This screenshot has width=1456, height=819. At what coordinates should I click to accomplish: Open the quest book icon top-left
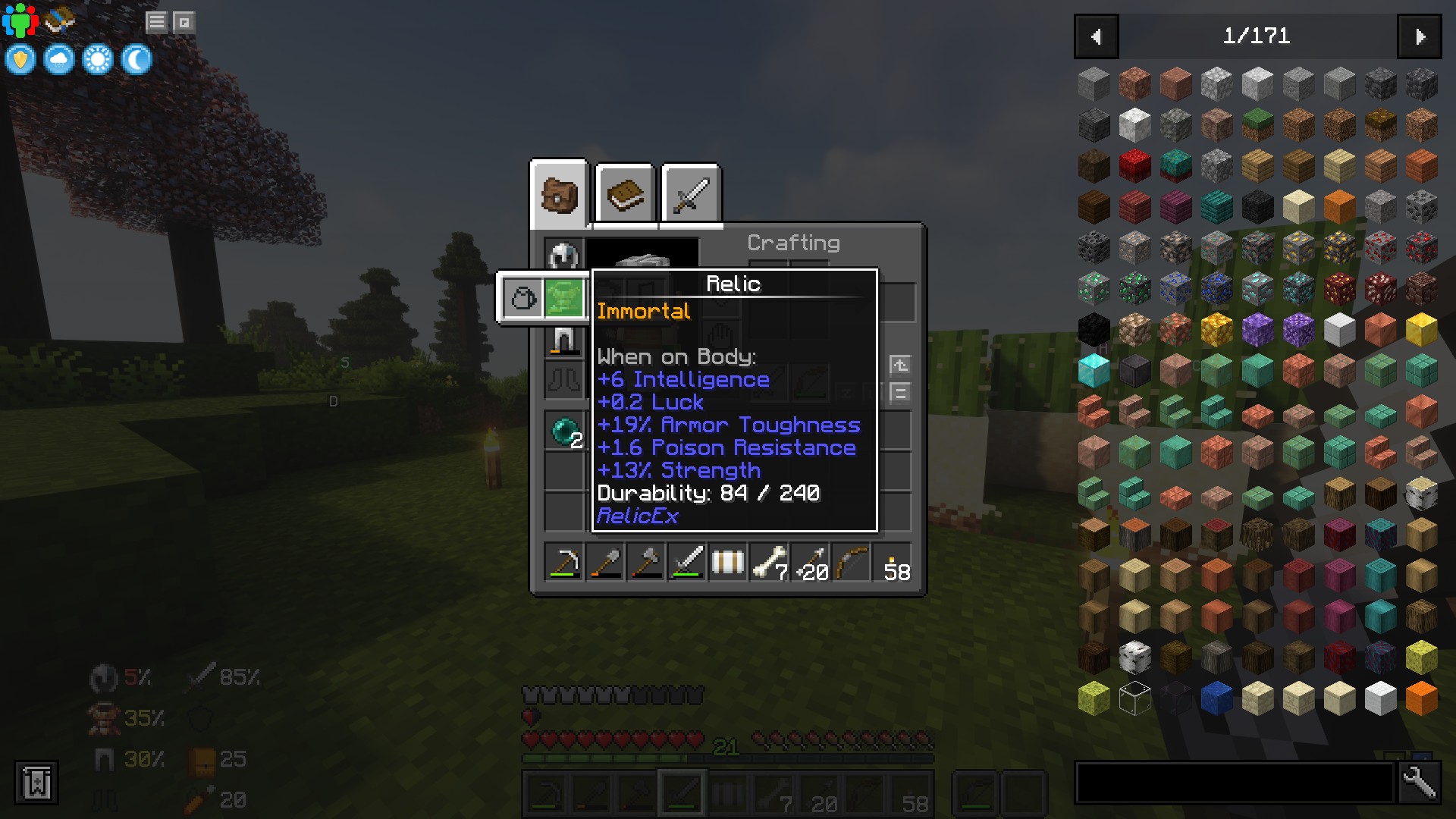[x=59, y=20]
